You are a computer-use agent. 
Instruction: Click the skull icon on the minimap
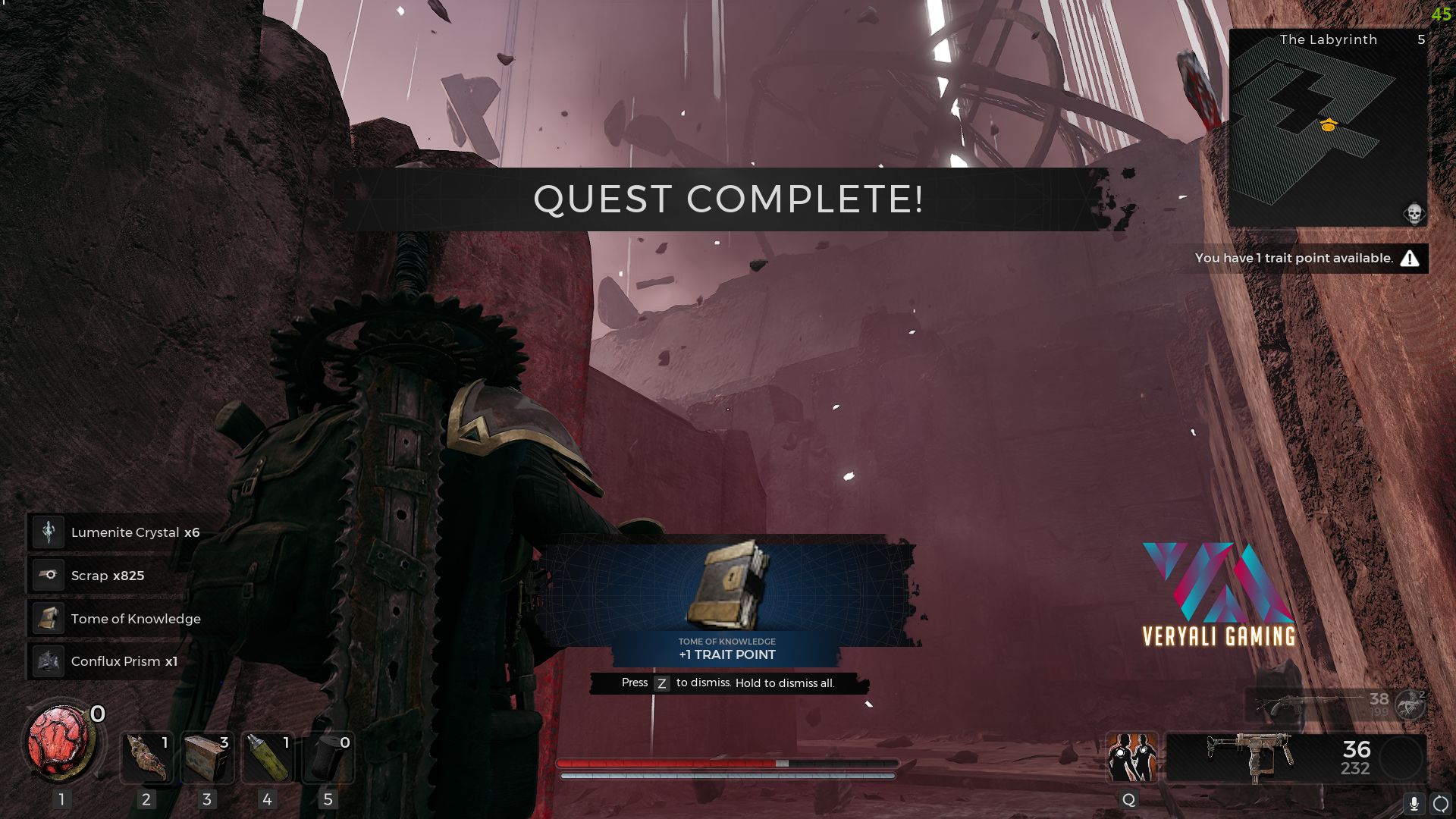click(1414, 214)
